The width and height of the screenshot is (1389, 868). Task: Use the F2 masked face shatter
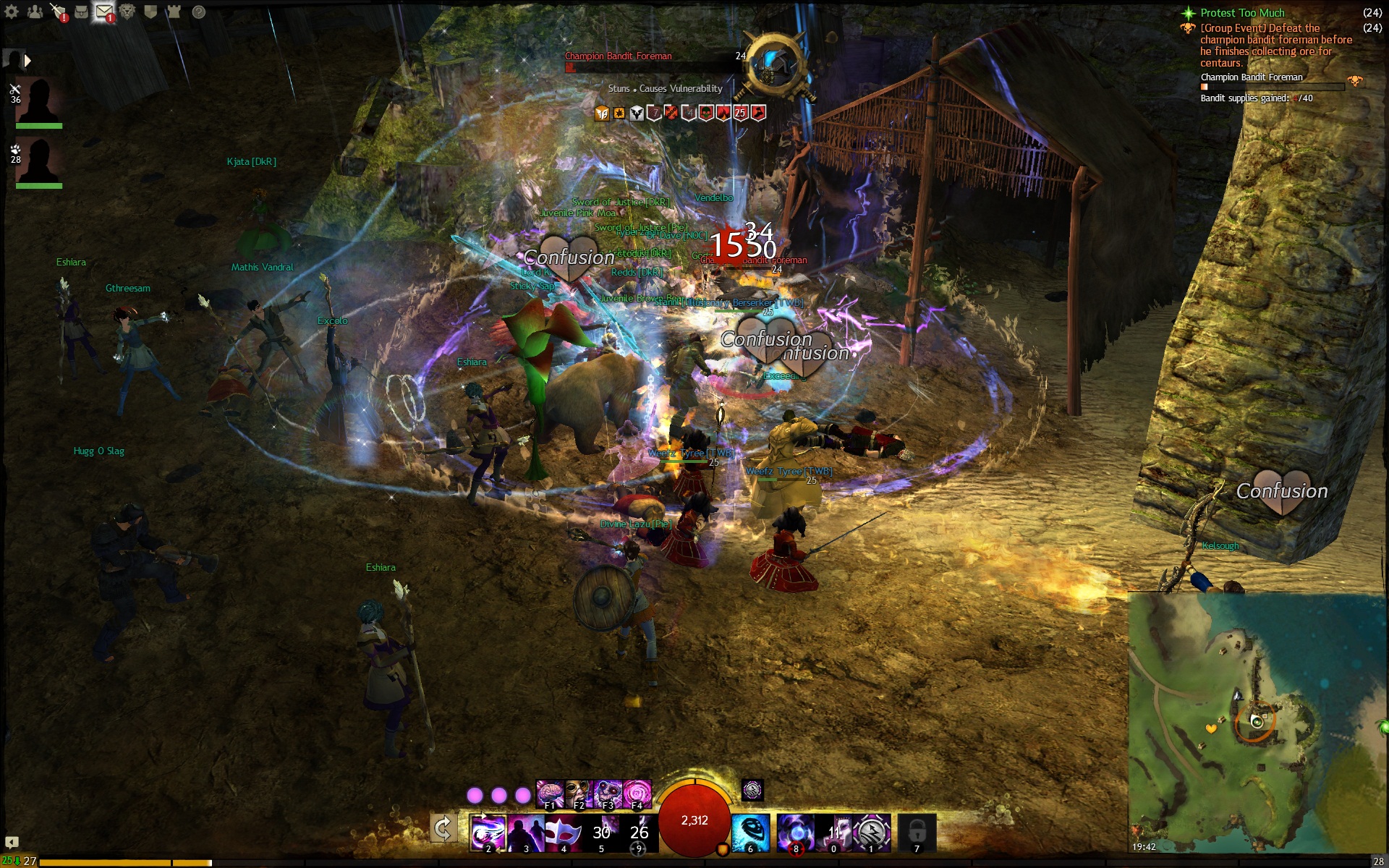(x=579, y=793)
